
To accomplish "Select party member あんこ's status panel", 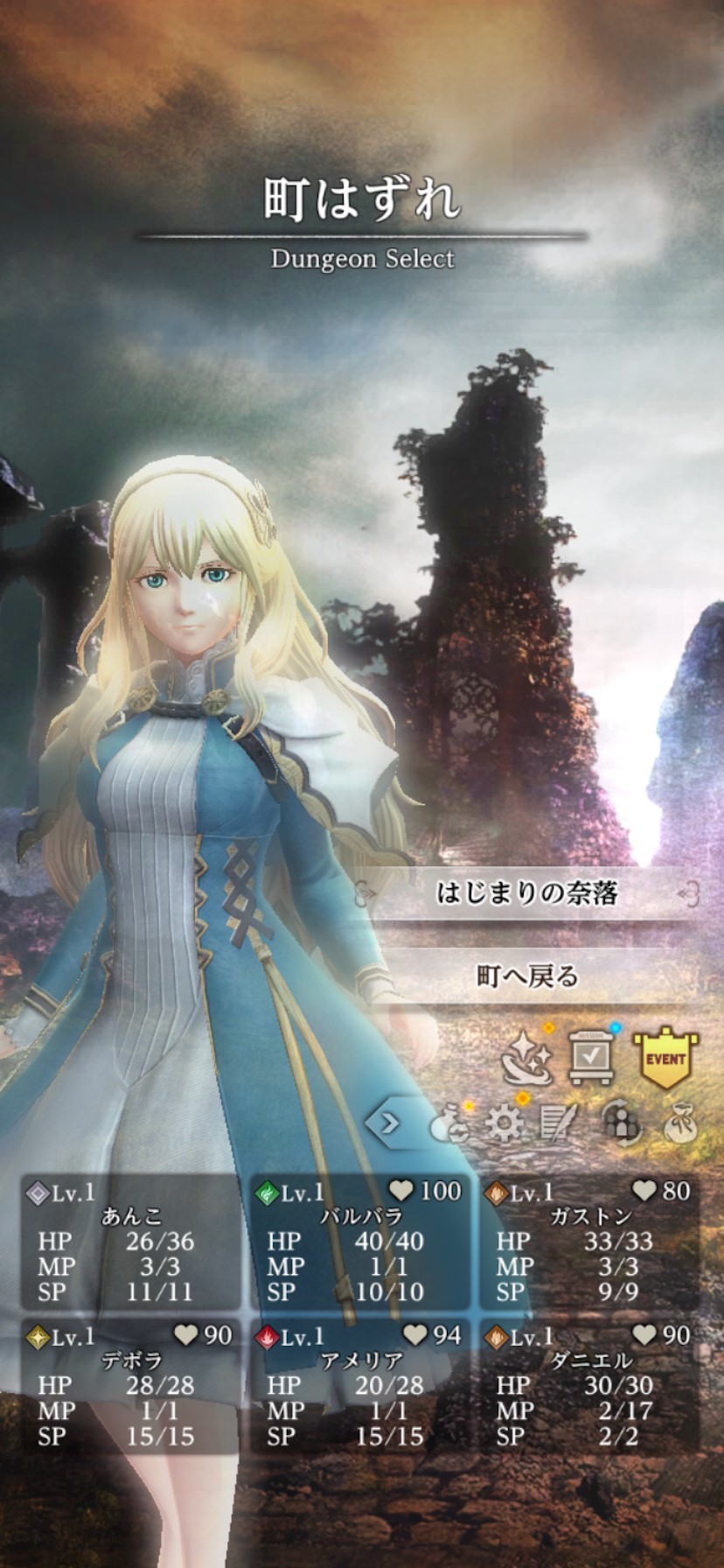I will pyautogui.click(x=131, y=1242).
